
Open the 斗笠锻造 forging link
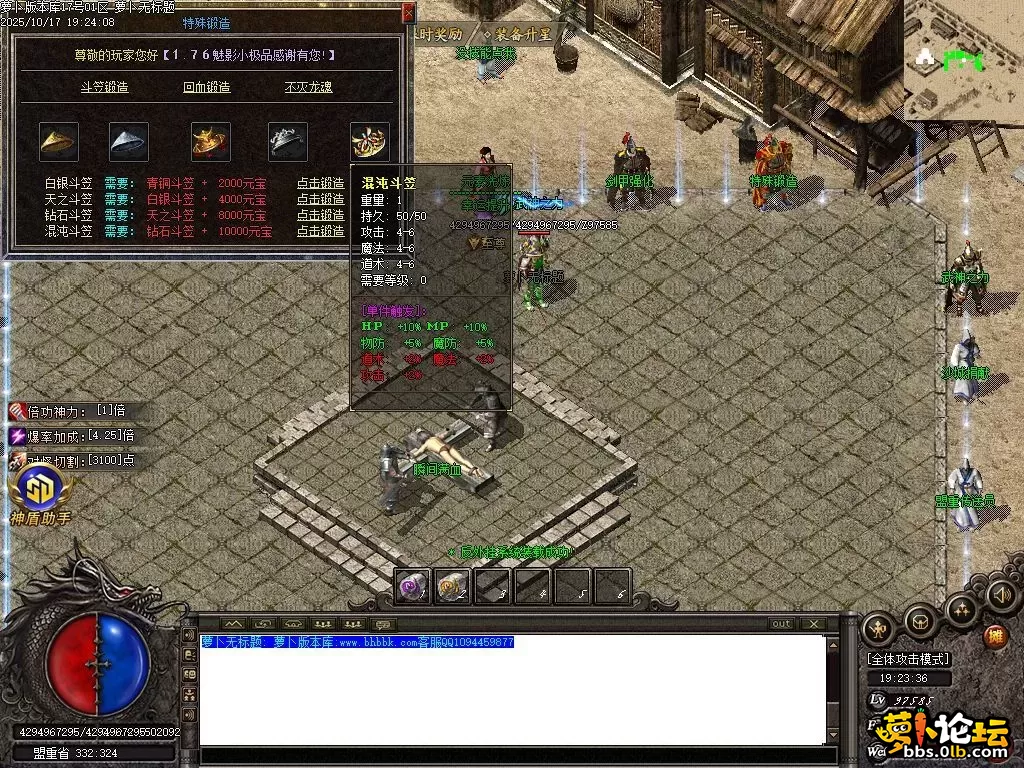[104, 87]
